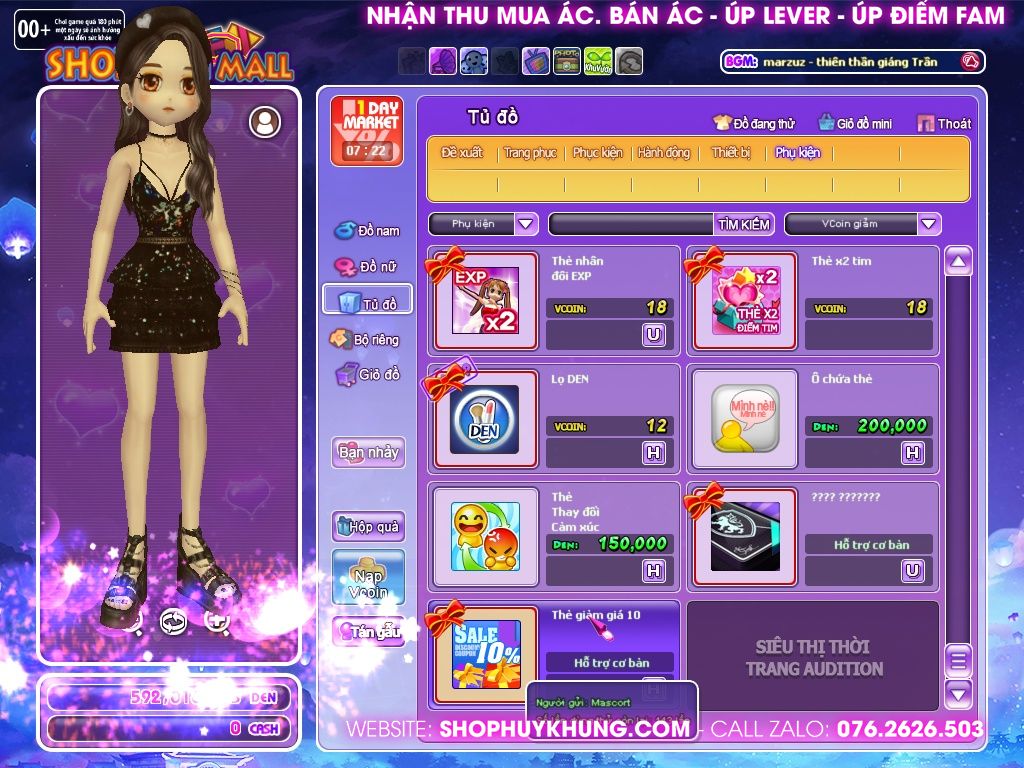Switch to the Trang phục tab

[530, 153]
